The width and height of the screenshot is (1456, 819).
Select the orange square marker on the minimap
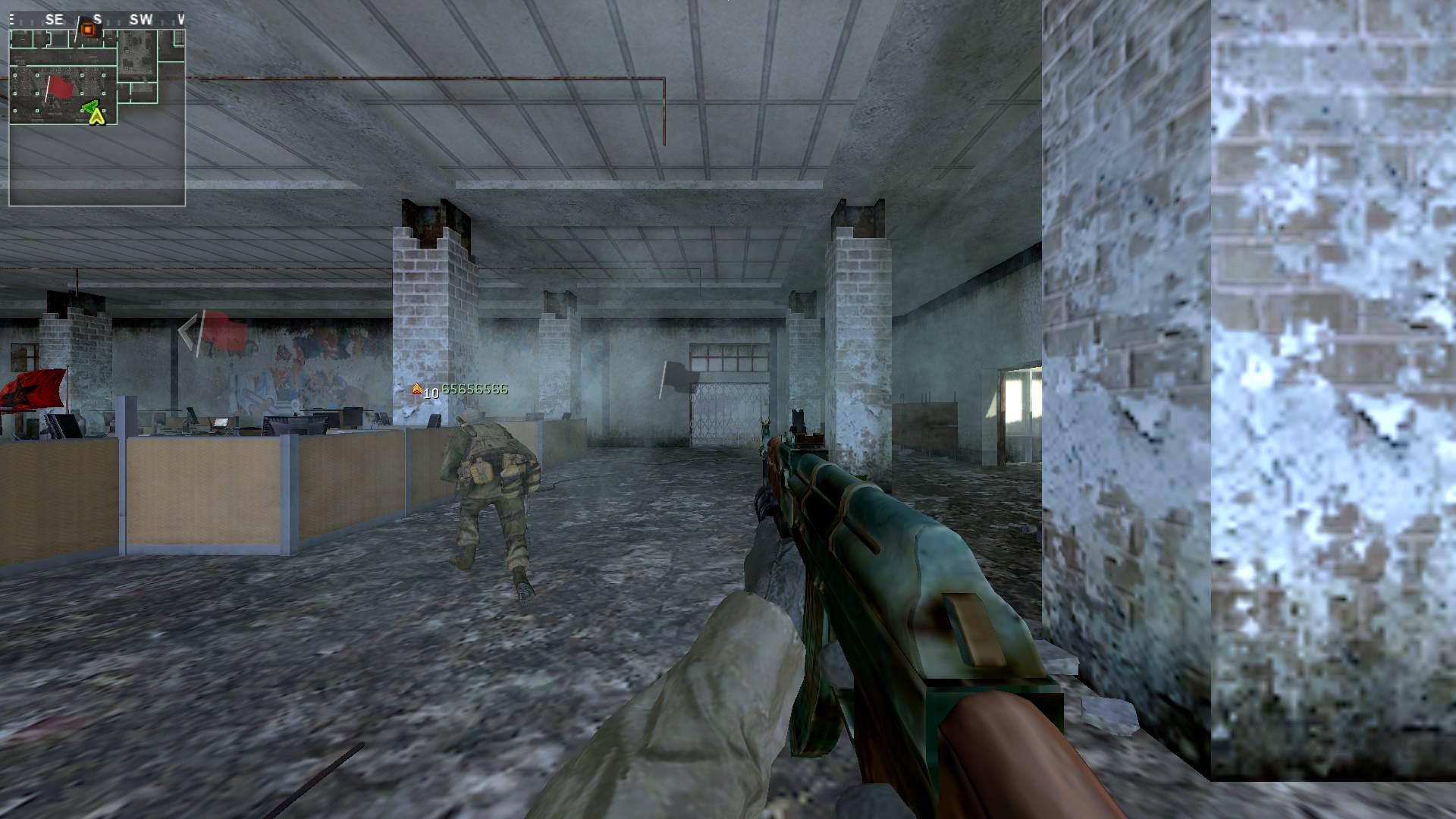(x=88, y=30)
